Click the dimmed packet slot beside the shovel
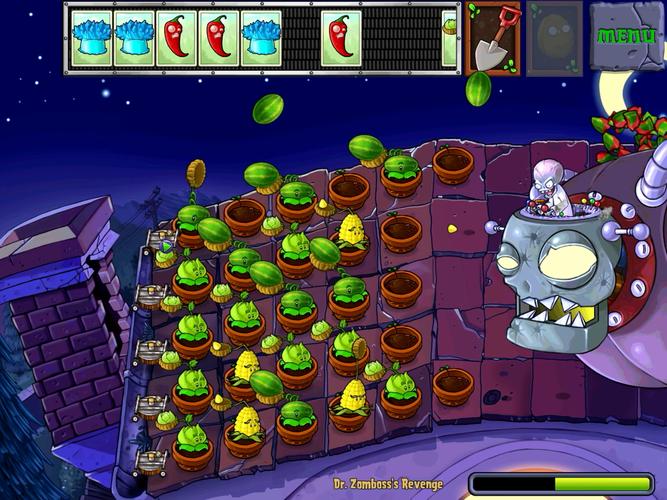 tap(554, 39)
